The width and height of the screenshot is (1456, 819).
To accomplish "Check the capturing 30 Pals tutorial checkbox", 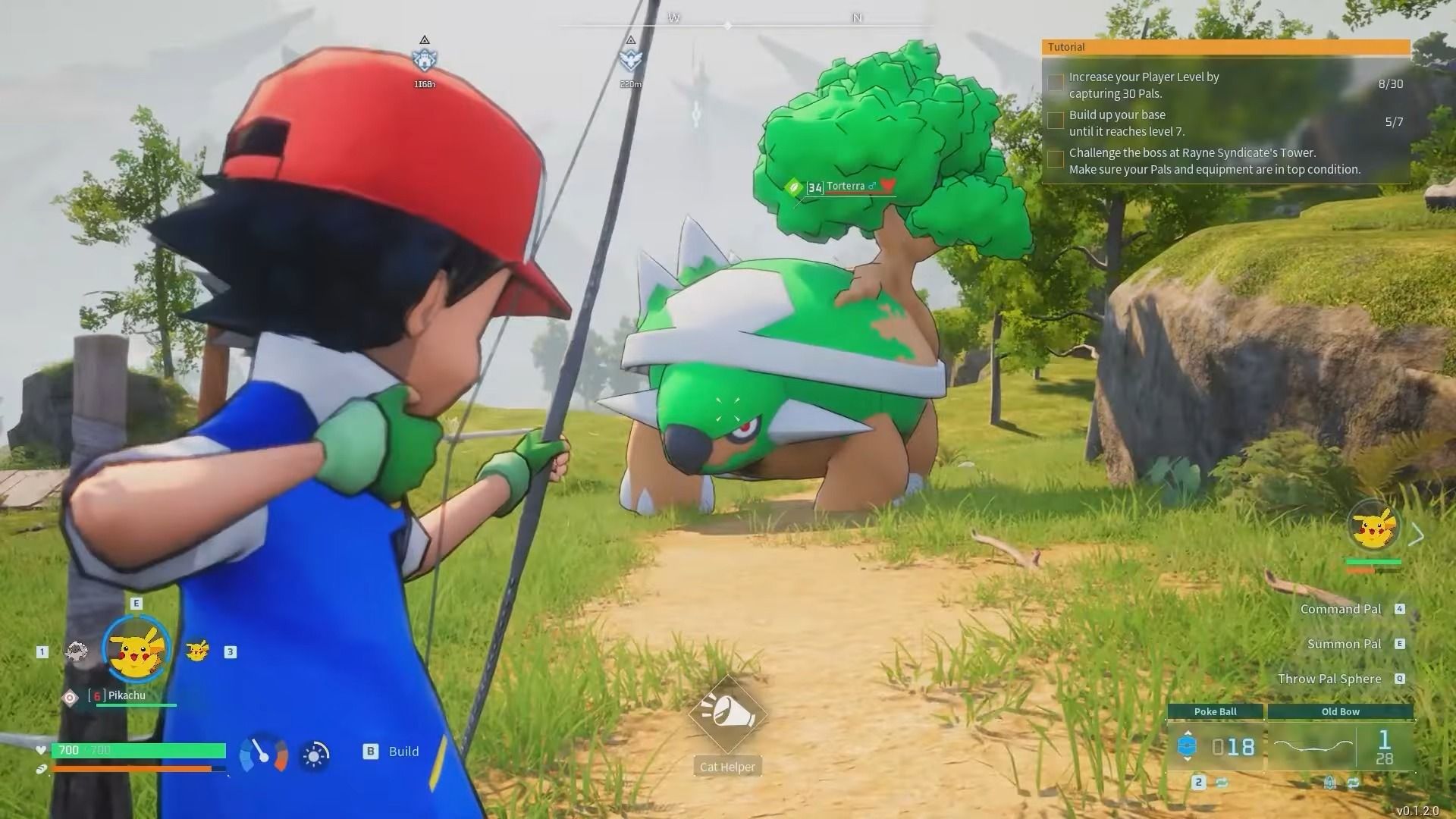I will 1055,83.
